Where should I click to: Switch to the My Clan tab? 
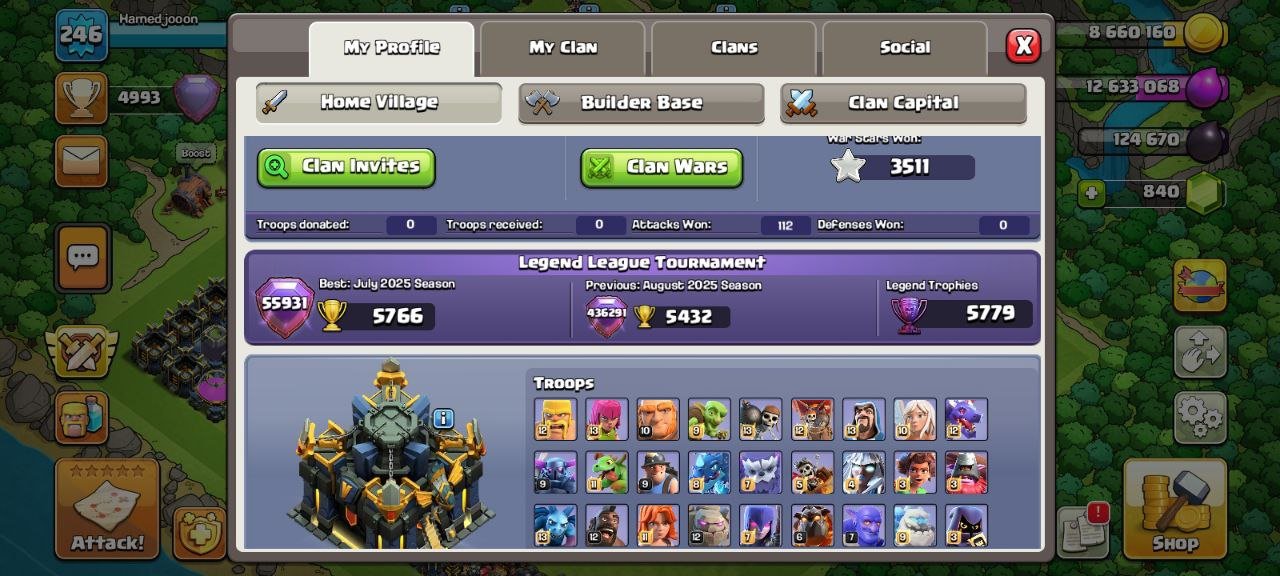coord(562,47)
